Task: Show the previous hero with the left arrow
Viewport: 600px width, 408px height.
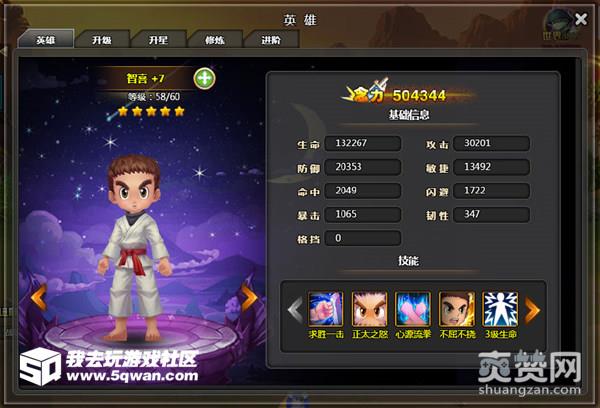Action: tap(38, 296)
